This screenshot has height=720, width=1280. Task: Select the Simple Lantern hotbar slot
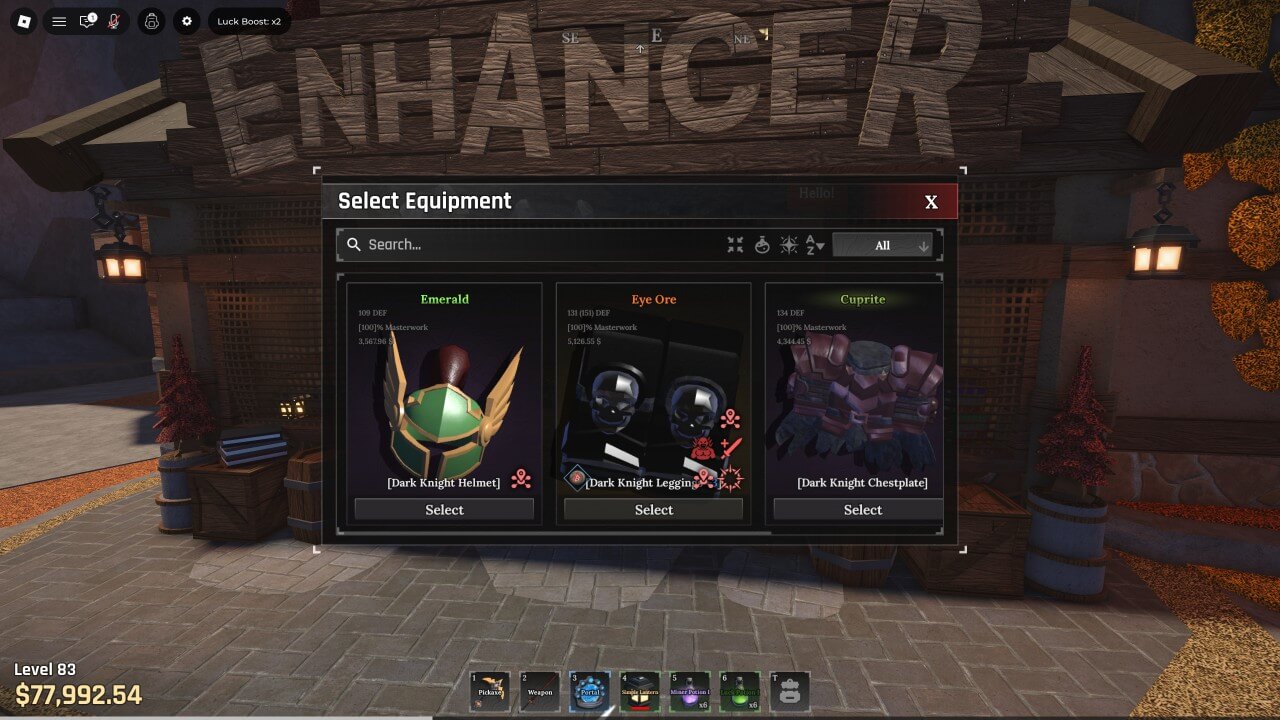click(x=640, y=692)
